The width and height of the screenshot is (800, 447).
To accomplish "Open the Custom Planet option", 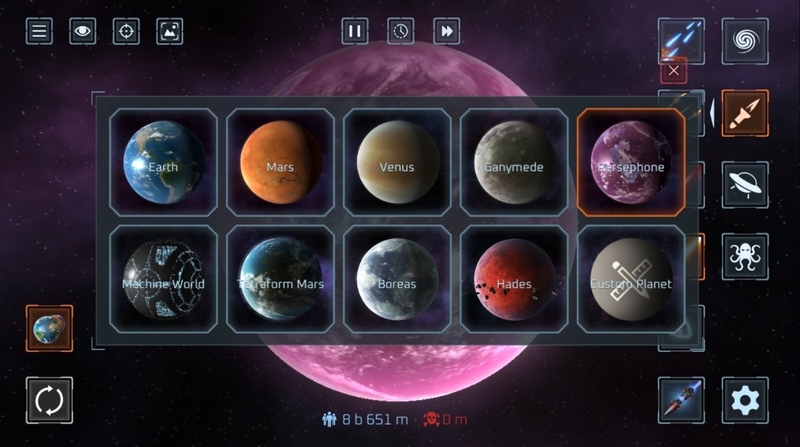I will point(631,279).
